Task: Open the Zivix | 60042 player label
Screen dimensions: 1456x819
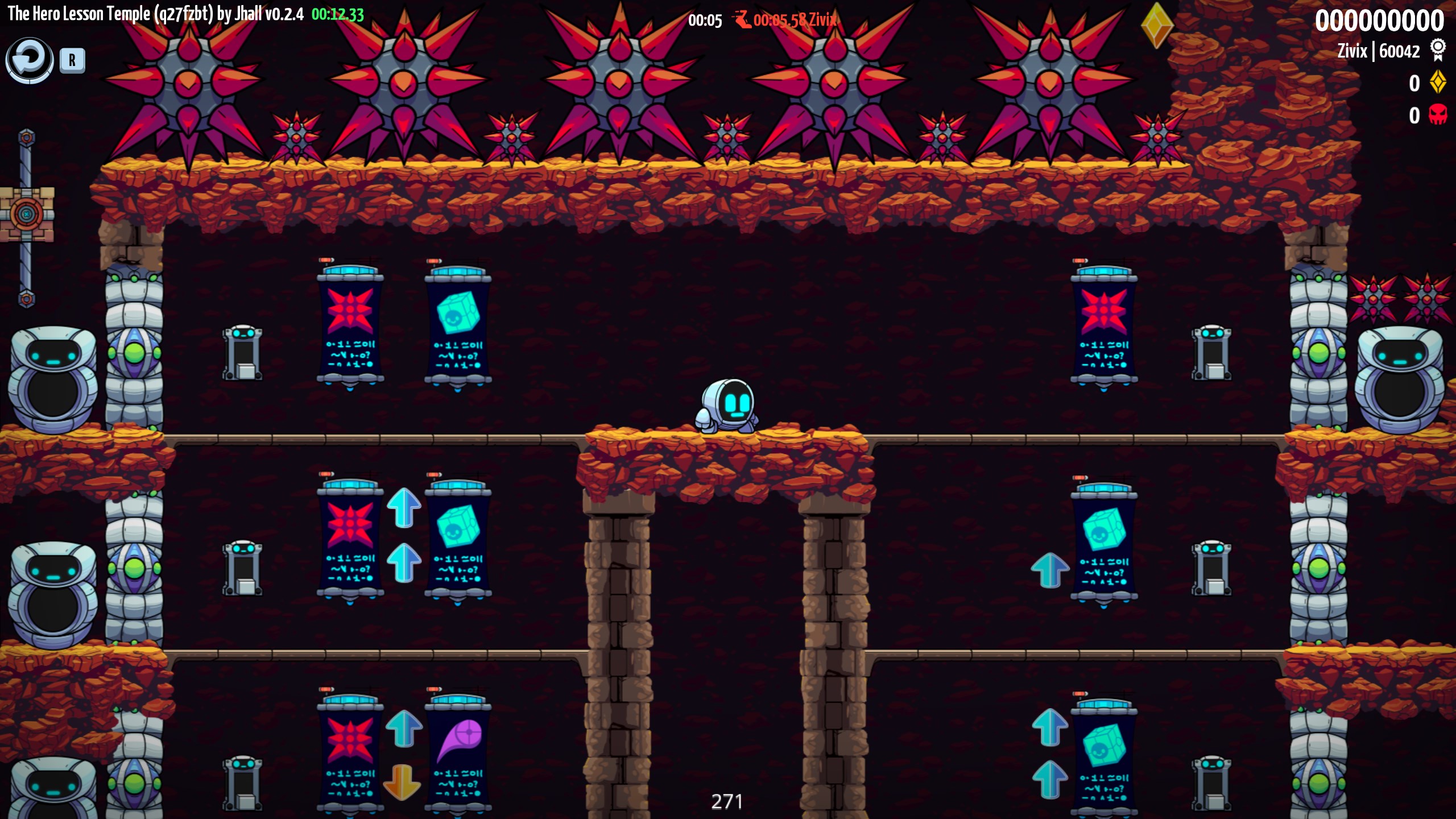Action: coord(1379,51)
